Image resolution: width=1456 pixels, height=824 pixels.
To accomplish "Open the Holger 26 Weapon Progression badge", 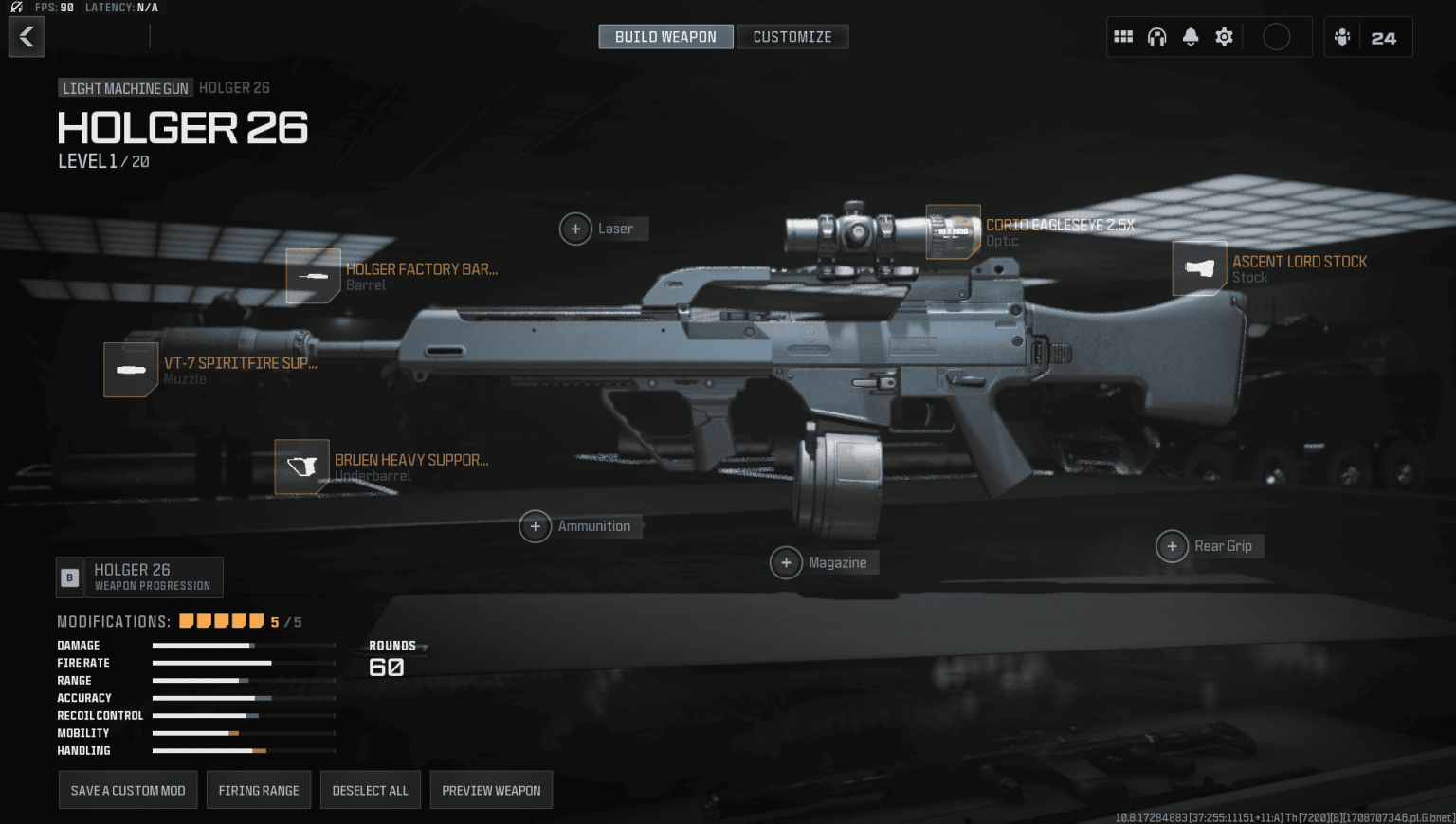I will (x=139, y=577).
